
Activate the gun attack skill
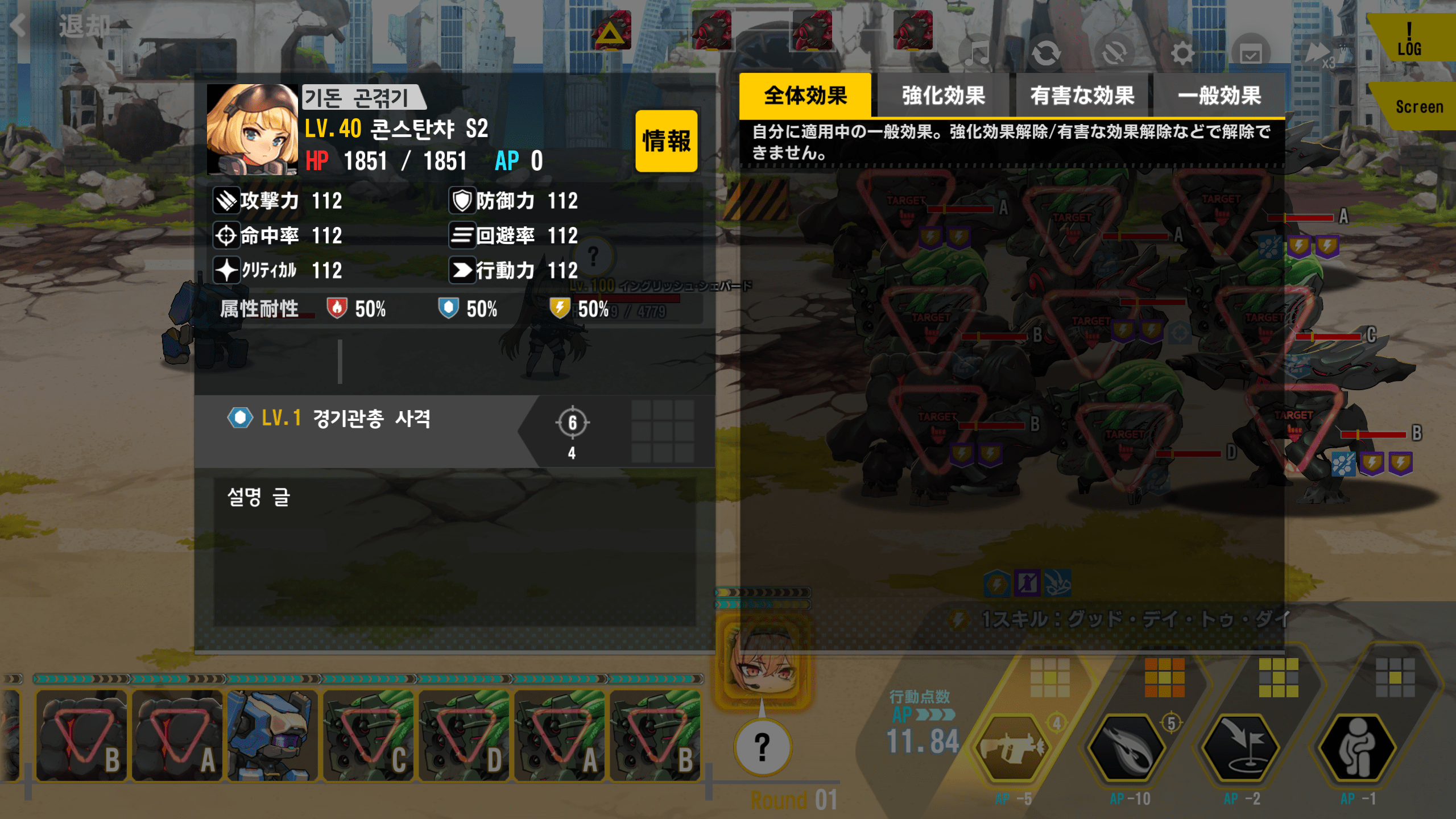(1012, 748)
